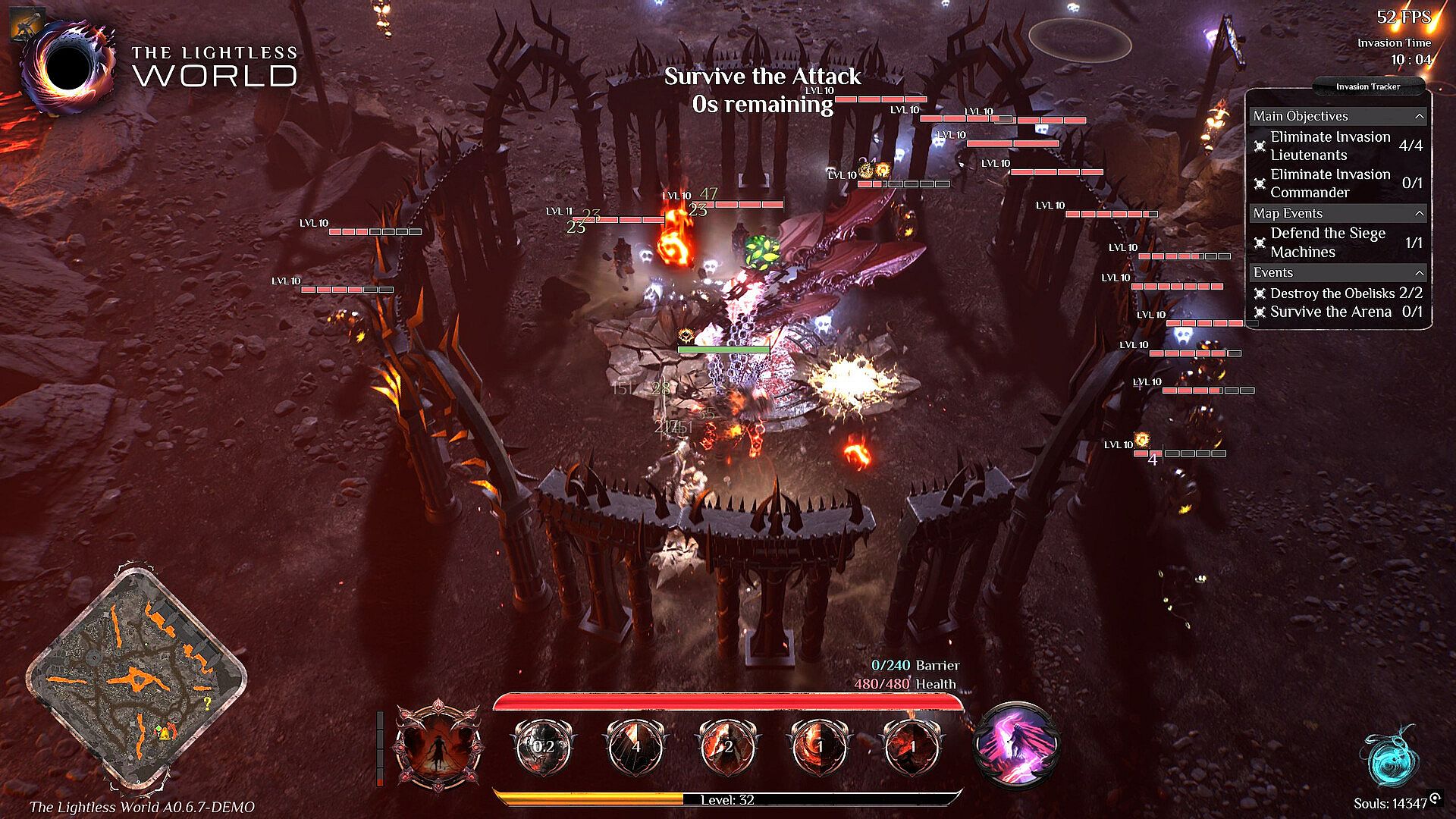Click the yellow question mark on minimap
1456x819 pixels.
tap(206, 704)
